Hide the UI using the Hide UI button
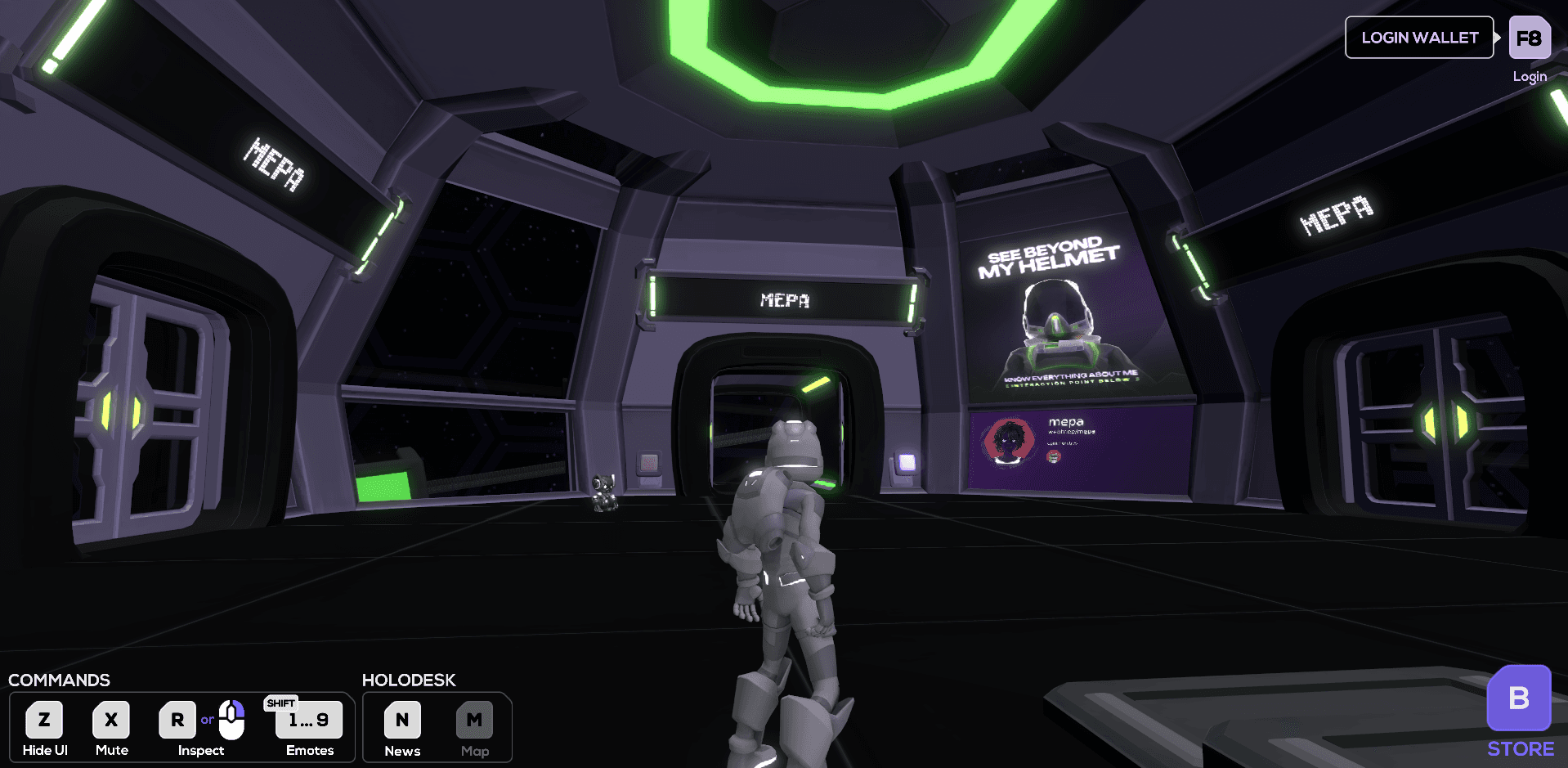 pos(44,721)
